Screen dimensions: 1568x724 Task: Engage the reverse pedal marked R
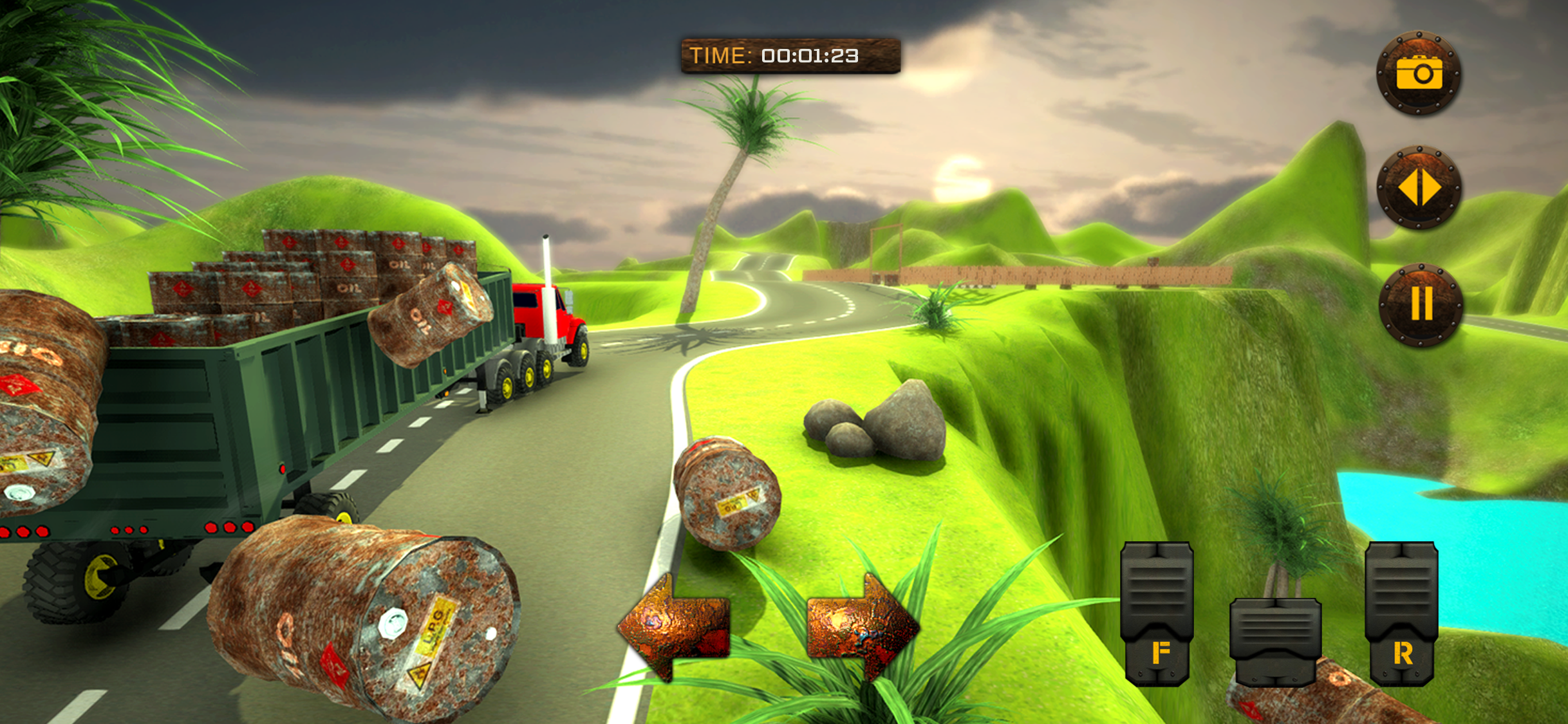click(1402, 613)
